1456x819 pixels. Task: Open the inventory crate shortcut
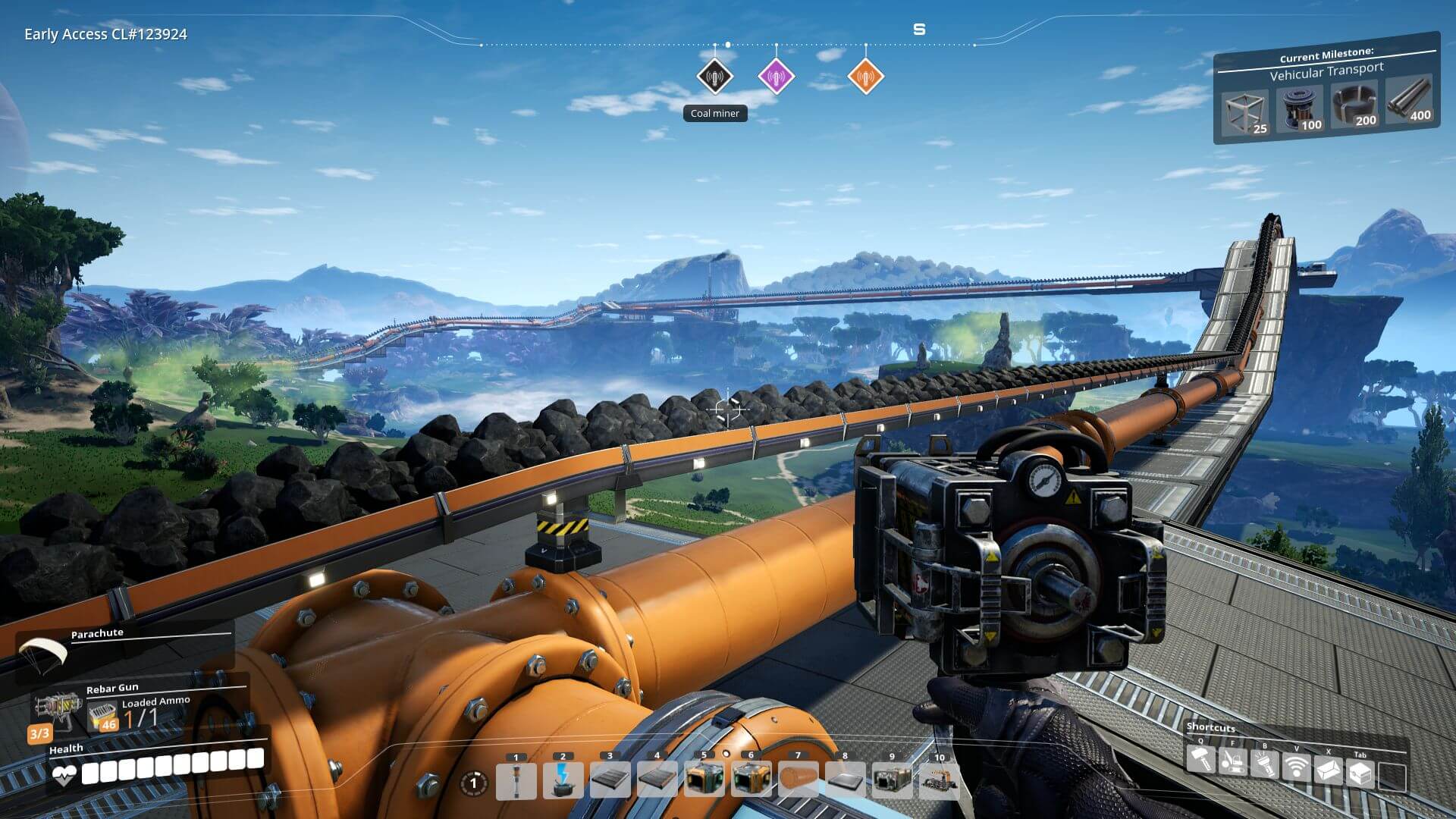[x=1360, y=773]
